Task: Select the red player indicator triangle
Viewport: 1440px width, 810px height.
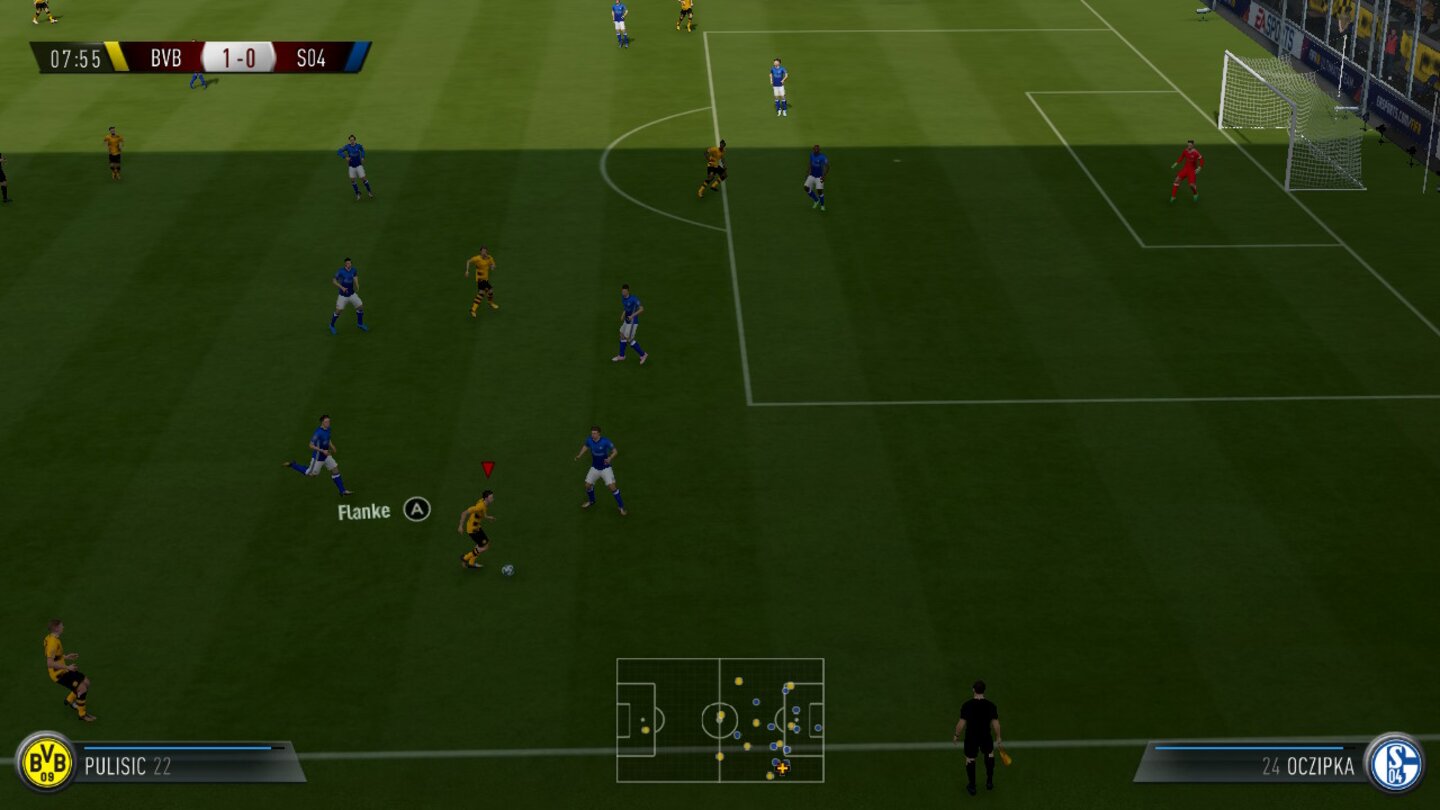Action: [x=487, y=465]
